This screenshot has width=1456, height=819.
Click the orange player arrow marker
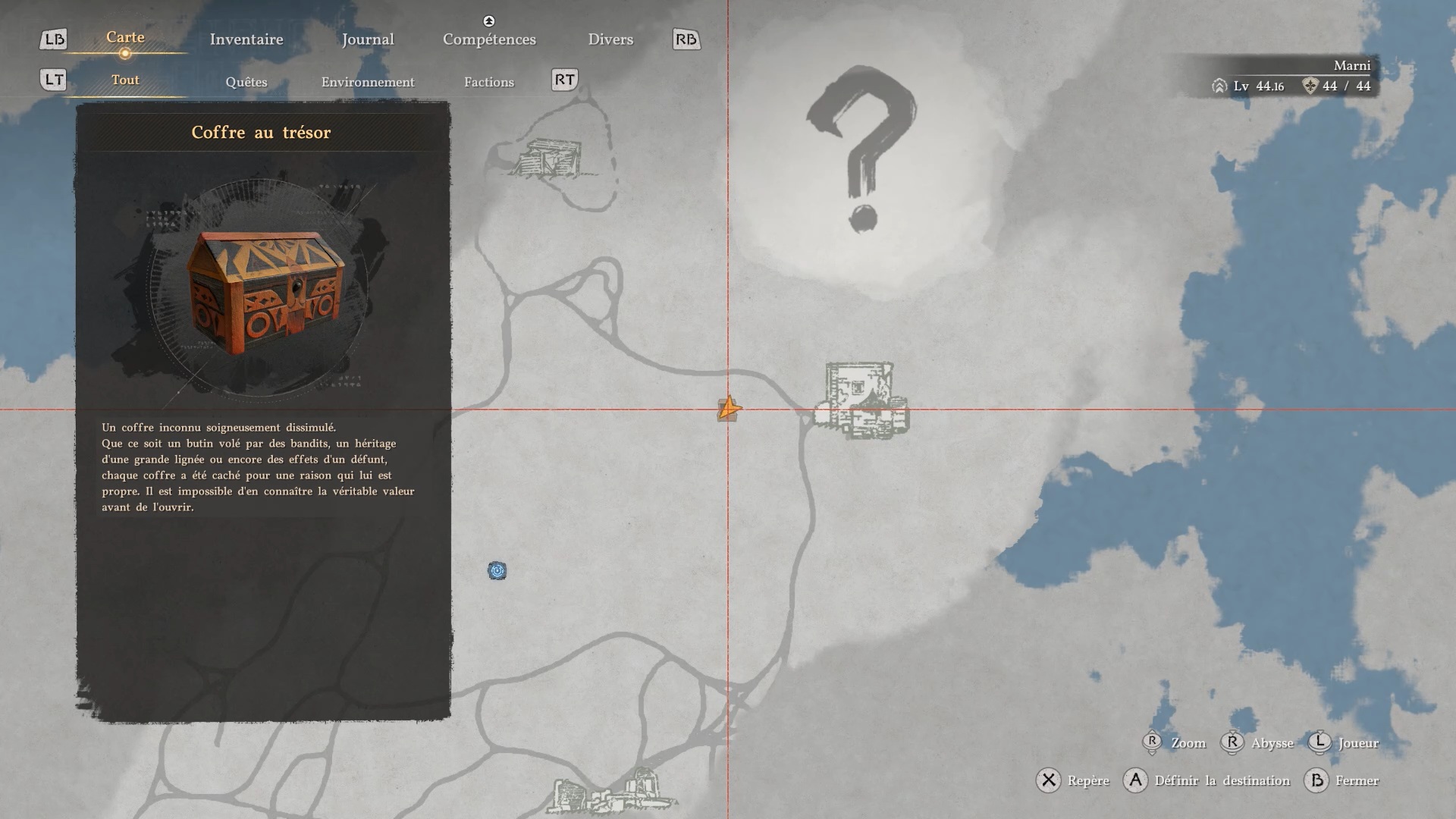coord(728,409)
